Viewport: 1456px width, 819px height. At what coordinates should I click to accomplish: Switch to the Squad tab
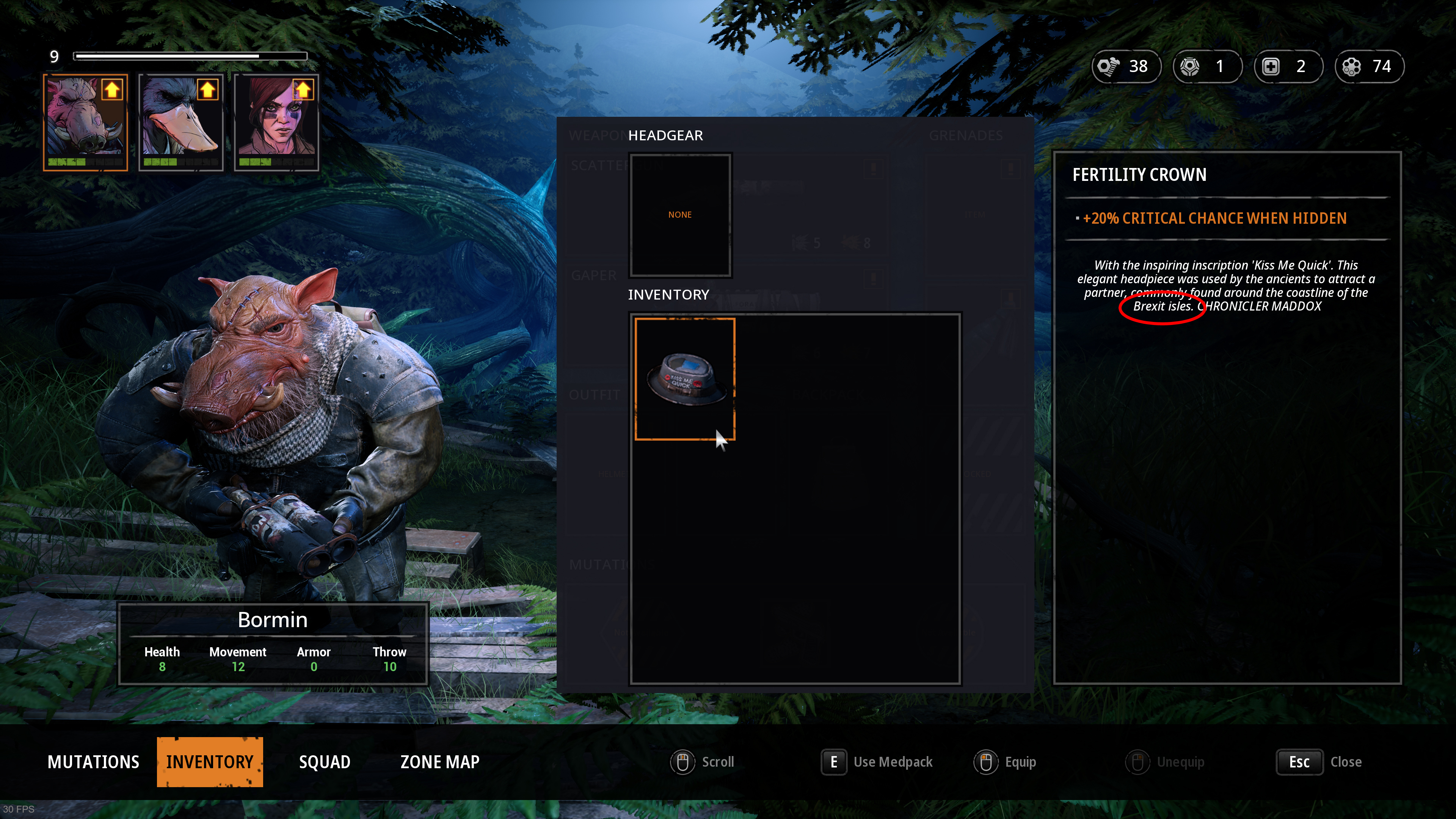[x=325, y=762]
